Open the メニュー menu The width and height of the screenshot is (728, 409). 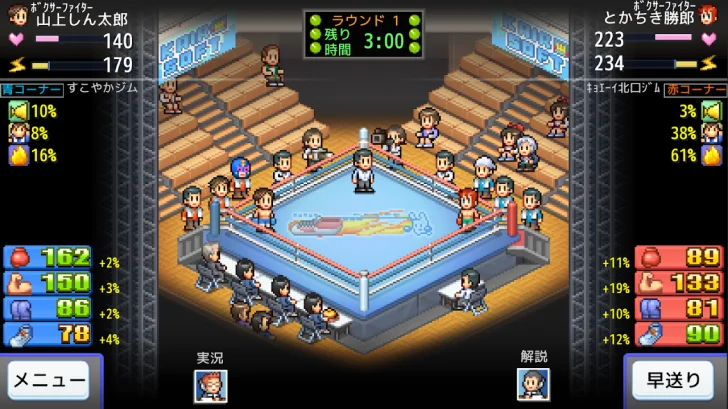tap(49, 380)
